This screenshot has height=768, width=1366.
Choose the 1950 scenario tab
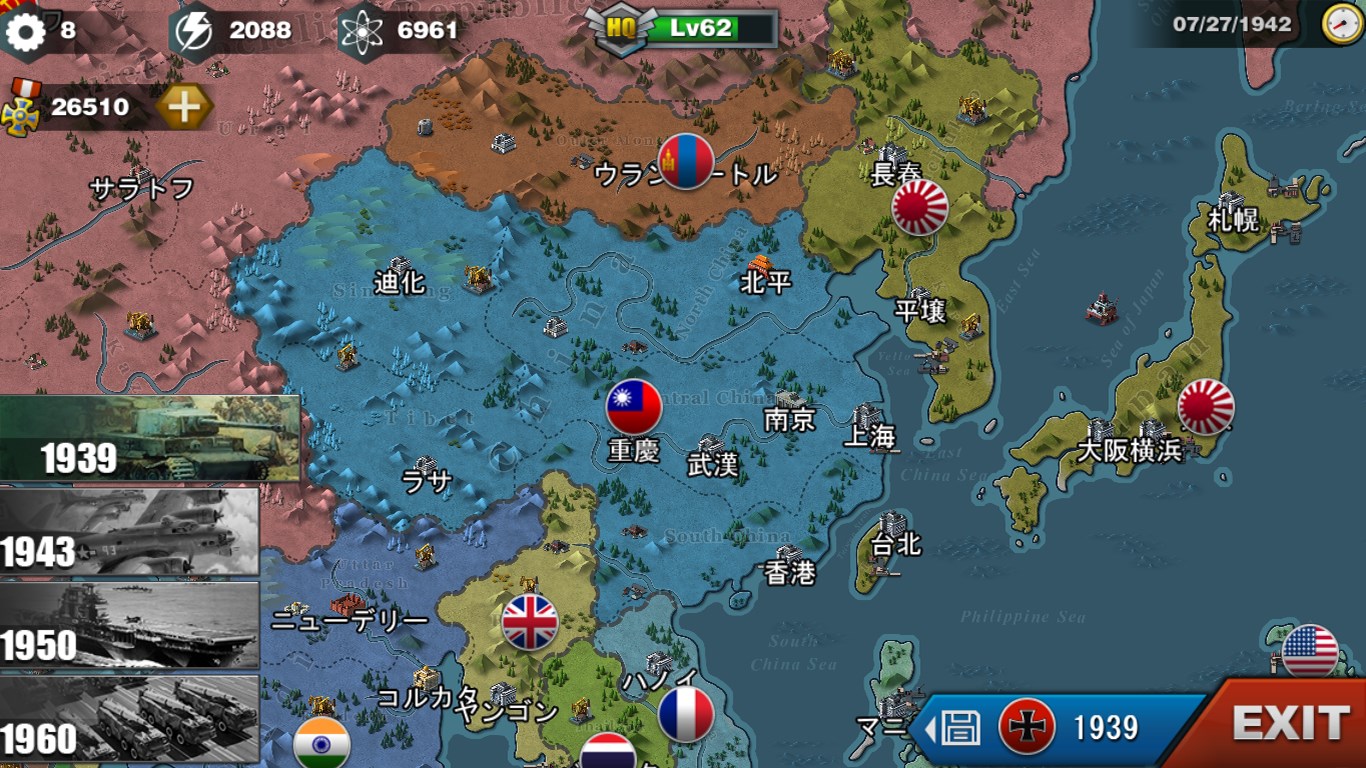(130, 626)
